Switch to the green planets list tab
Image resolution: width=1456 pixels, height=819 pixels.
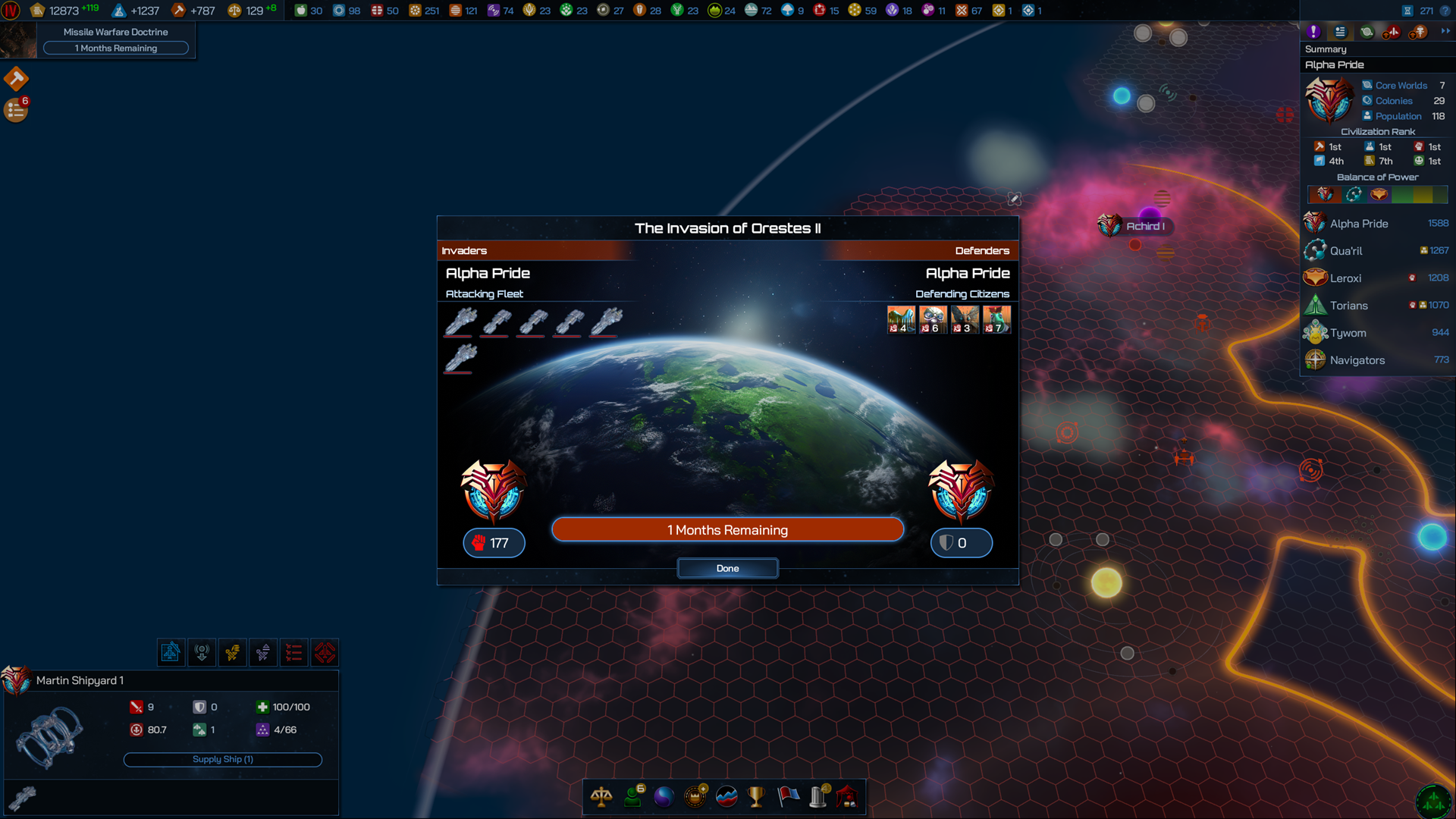pyautogui.click(x=1367, y=32)
